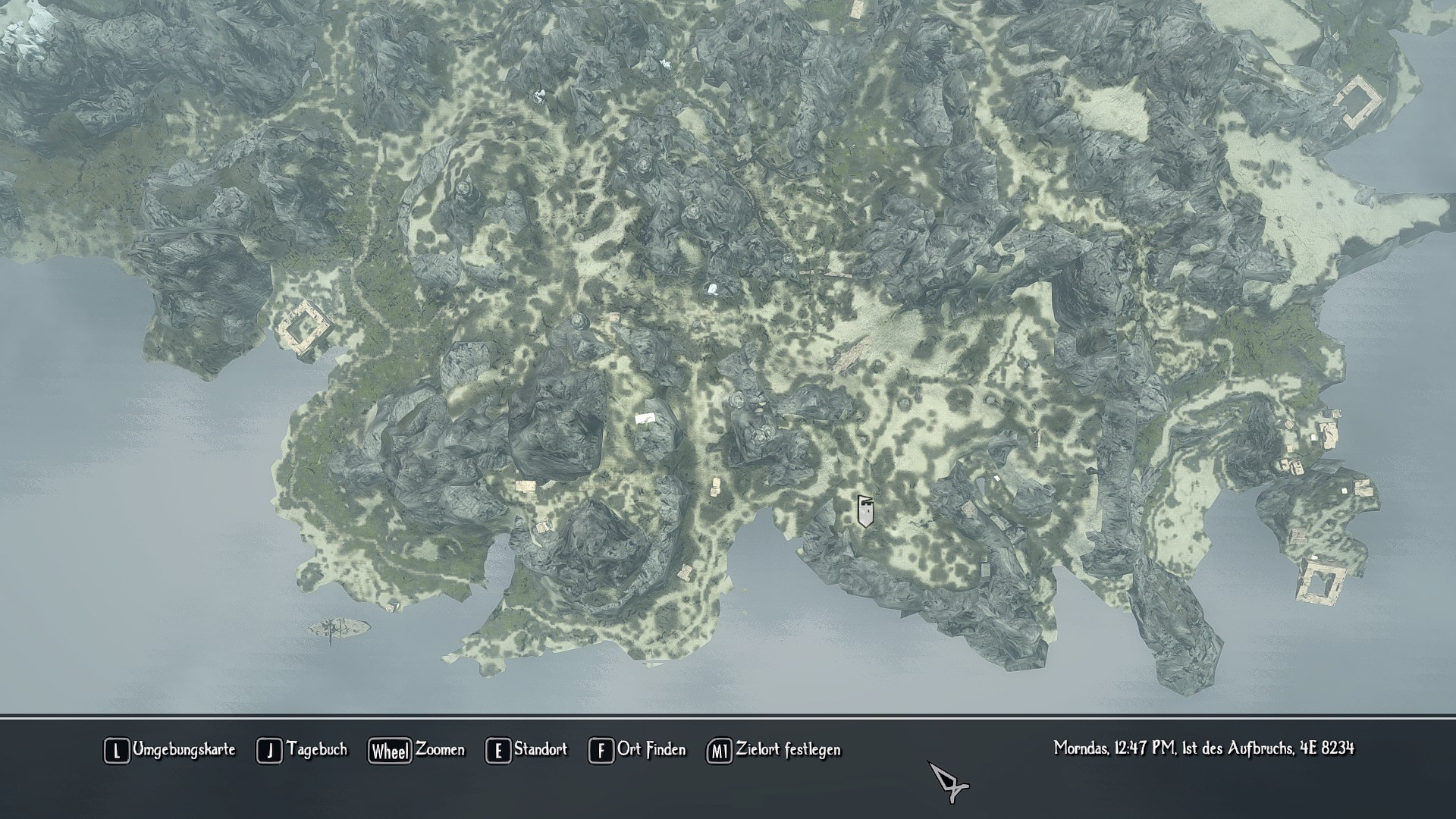Center map on Standort

tap(526, 750)
